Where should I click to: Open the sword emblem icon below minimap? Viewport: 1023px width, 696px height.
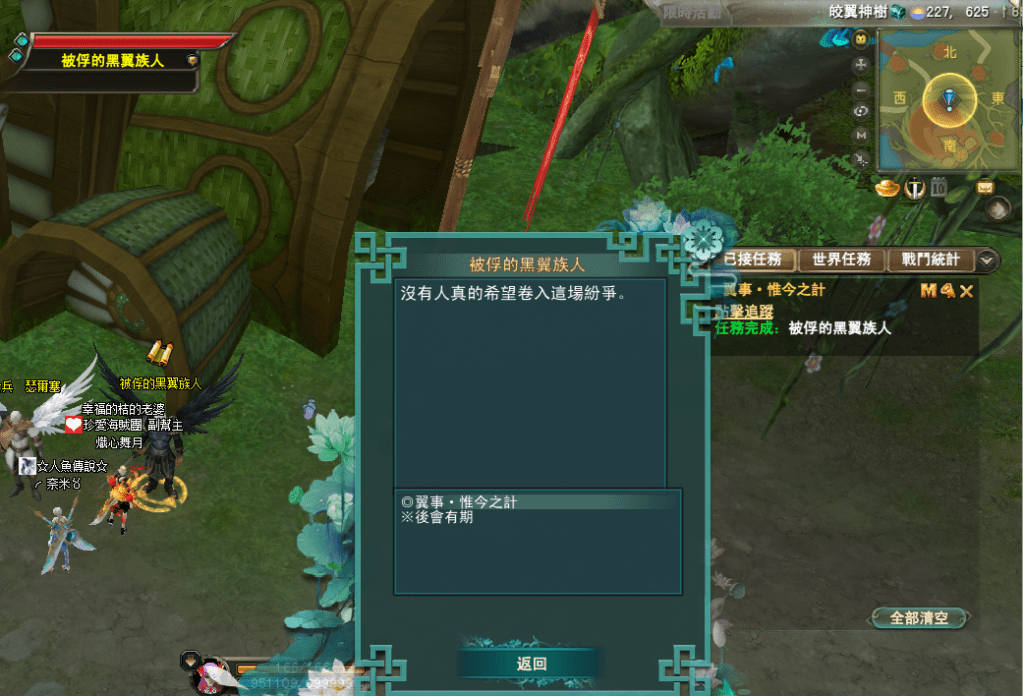coord(913,188)
